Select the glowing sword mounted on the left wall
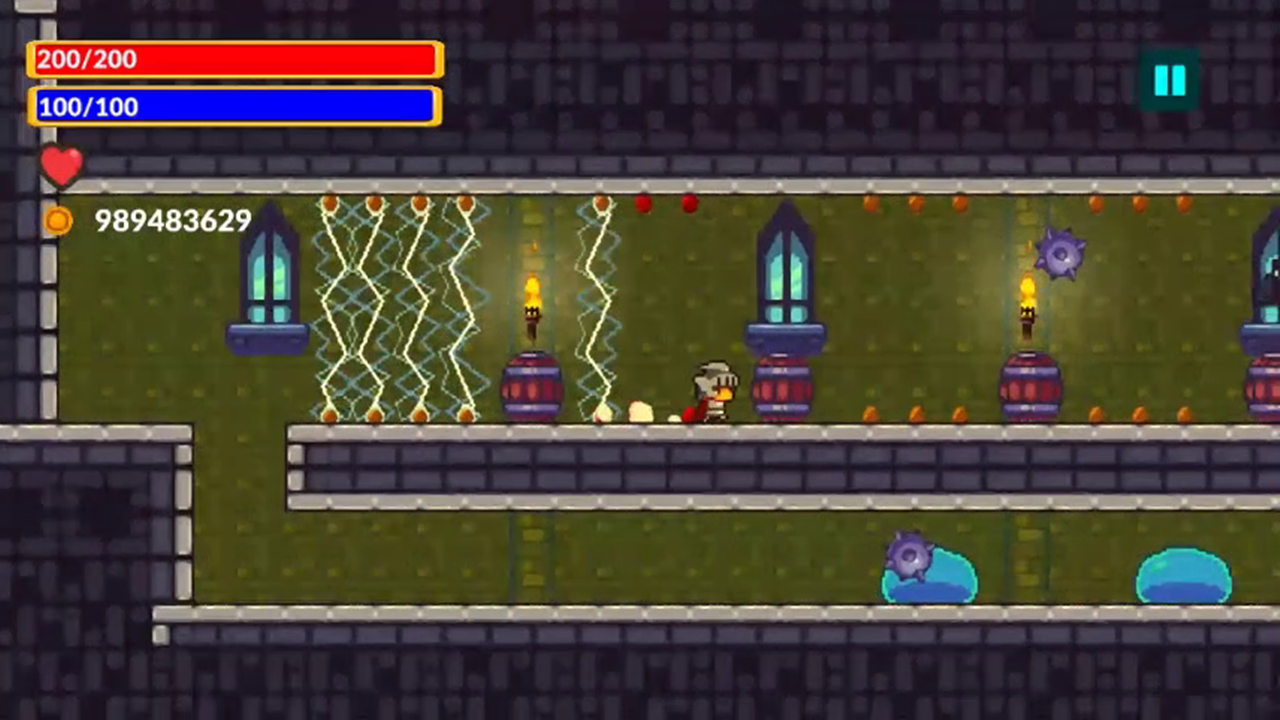Viewport: 1280px width, 720px height. (x=265, y=280)
